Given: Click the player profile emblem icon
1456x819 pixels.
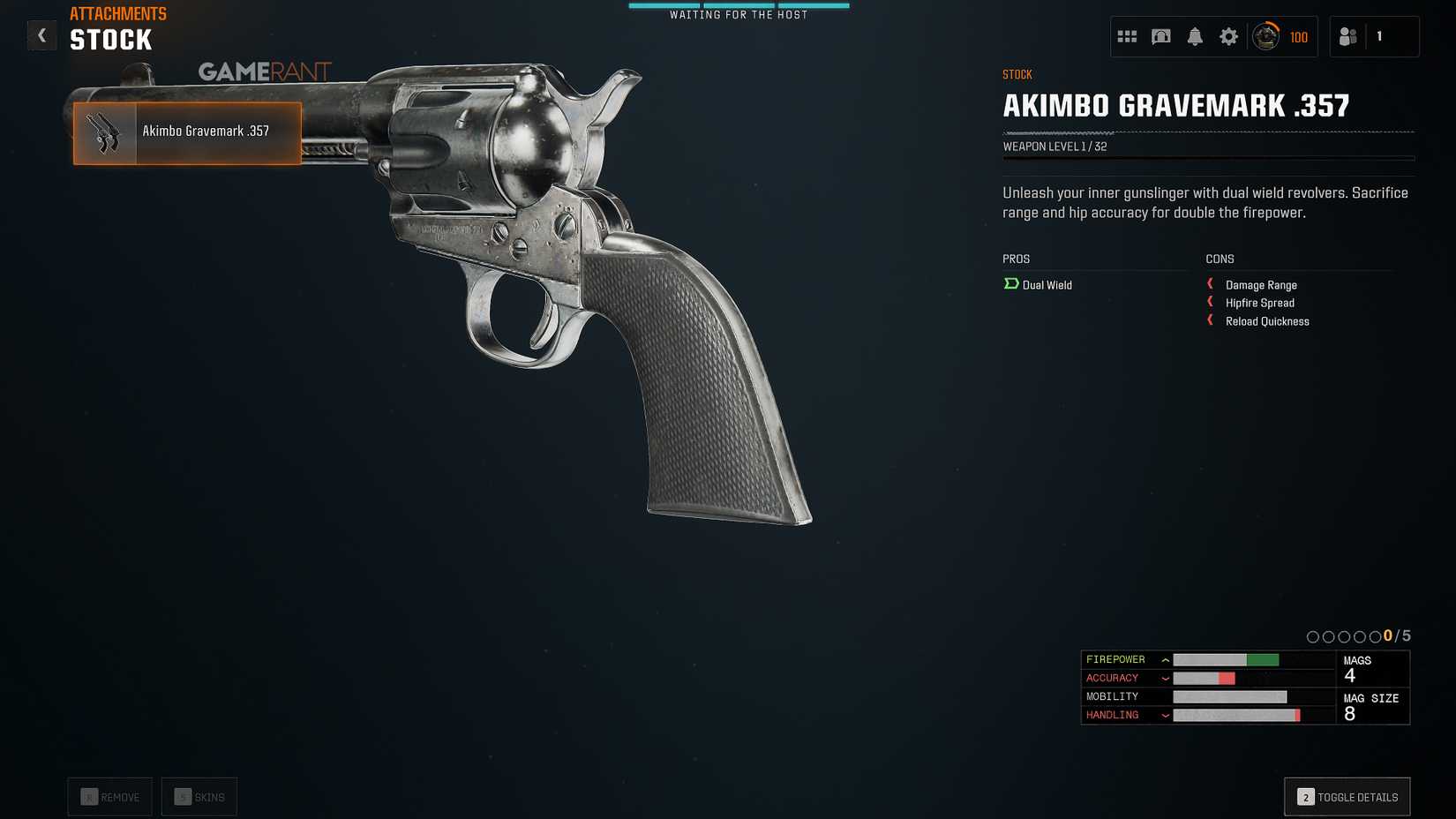Looking at the screenshot, I should click(x=1265, y=36).
